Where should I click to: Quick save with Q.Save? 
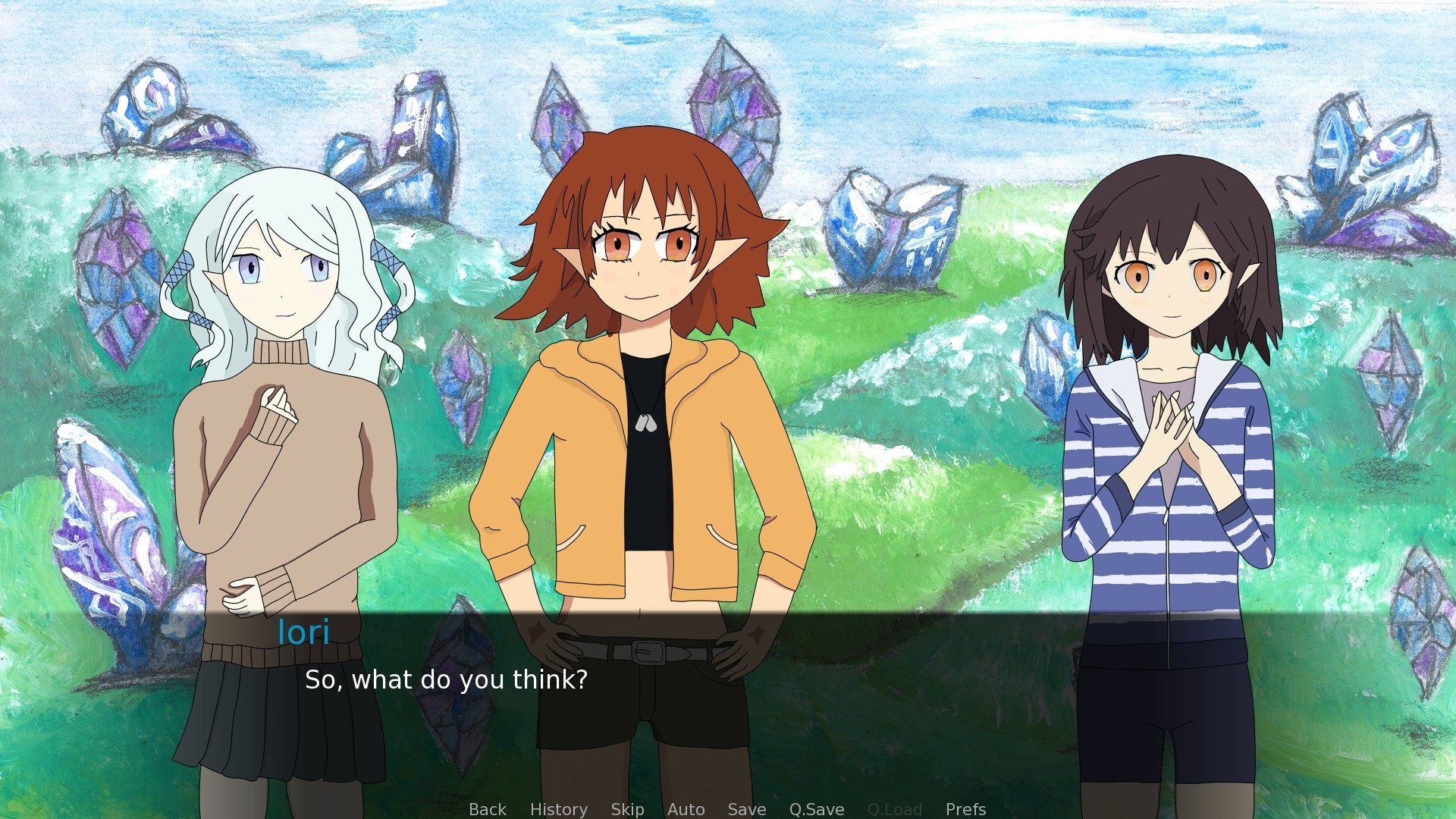click(816, 809)
